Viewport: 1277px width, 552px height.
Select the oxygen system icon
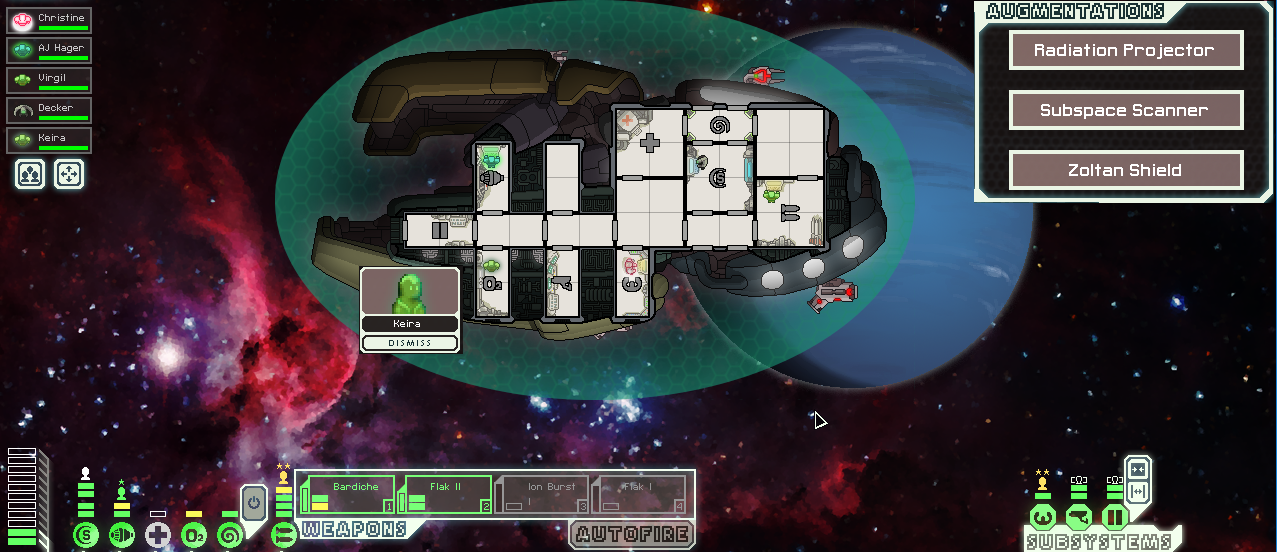[x=194, y=535]
